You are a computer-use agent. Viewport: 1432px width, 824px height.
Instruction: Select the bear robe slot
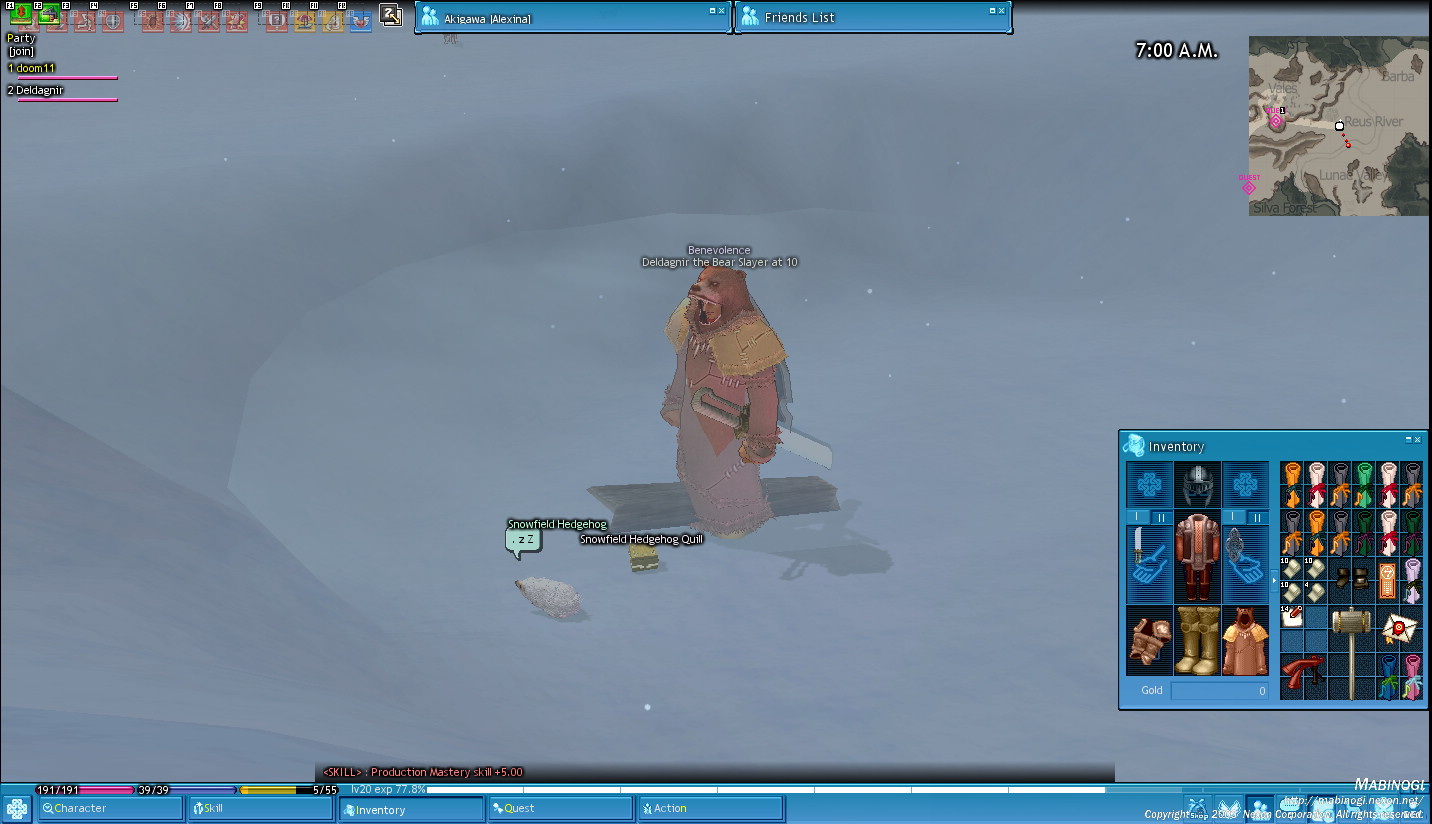pyautogui.click(x=1245, y=641)
